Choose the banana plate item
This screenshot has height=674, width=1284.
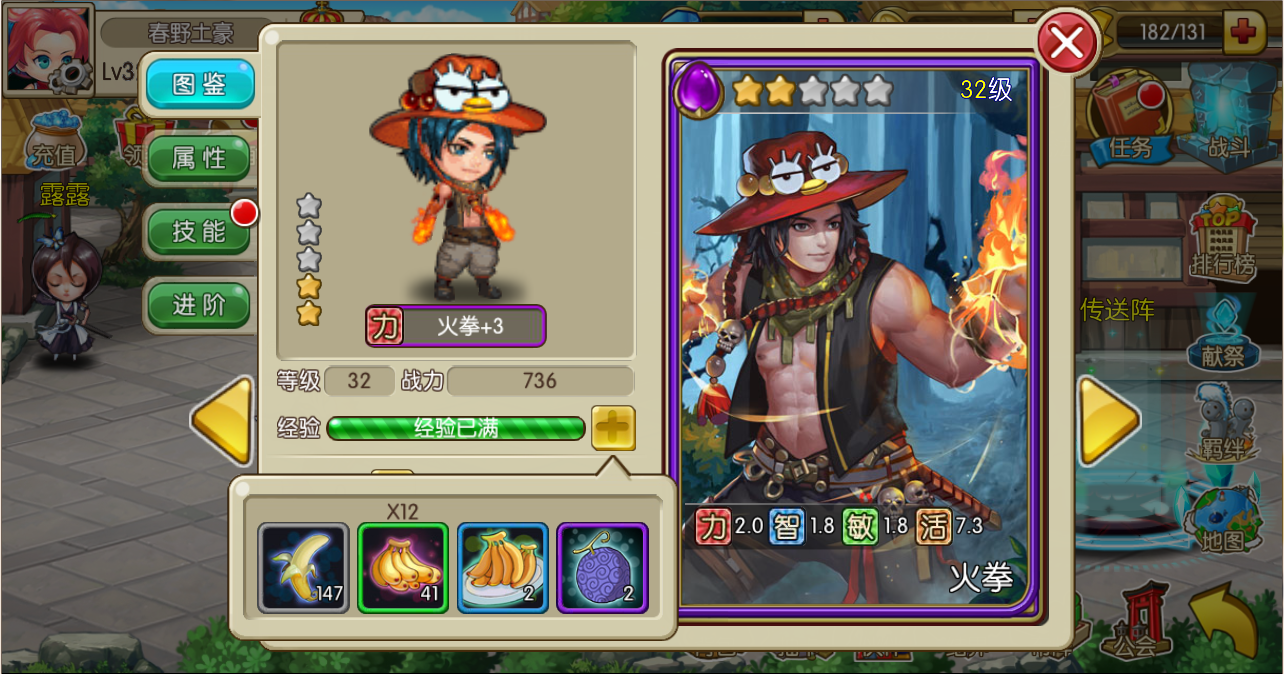pos(503,567)
